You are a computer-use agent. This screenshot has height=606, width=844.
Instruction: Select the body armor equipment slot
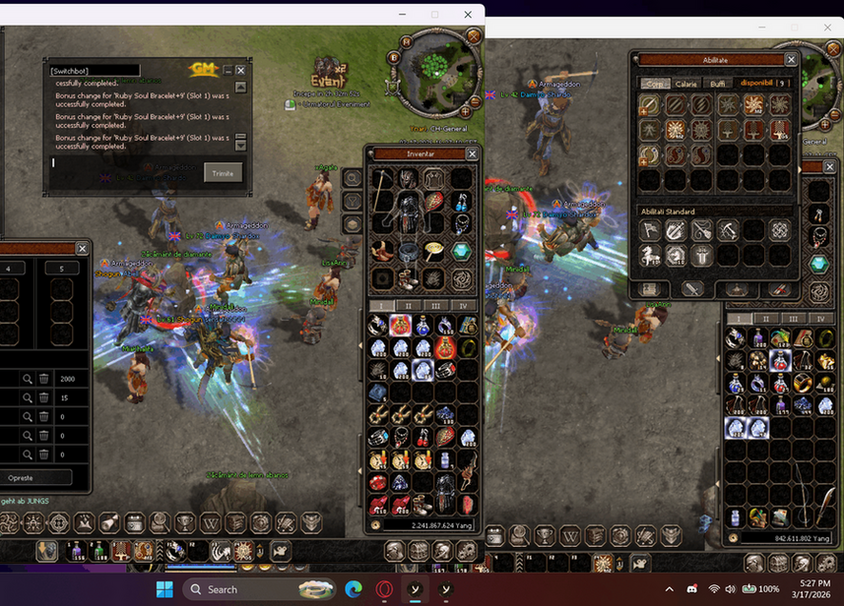pyautogui.click(x=407, y=212)
